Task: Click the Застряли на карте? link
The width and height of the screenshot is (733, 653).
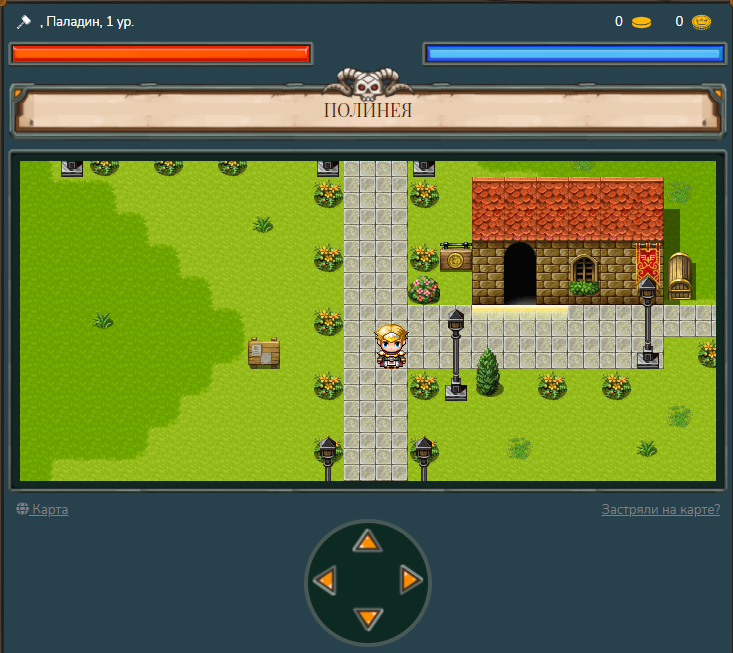Action: tap(660, 510)
